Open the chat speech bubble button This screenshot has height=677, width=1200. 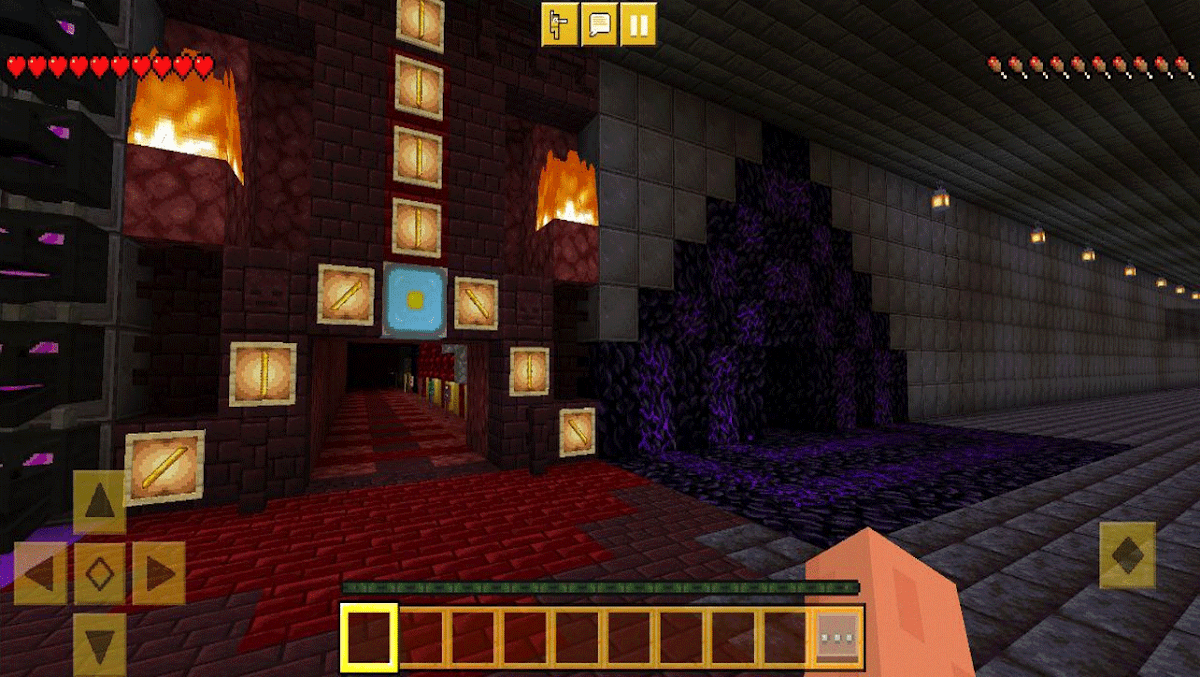tap(599, 25)
